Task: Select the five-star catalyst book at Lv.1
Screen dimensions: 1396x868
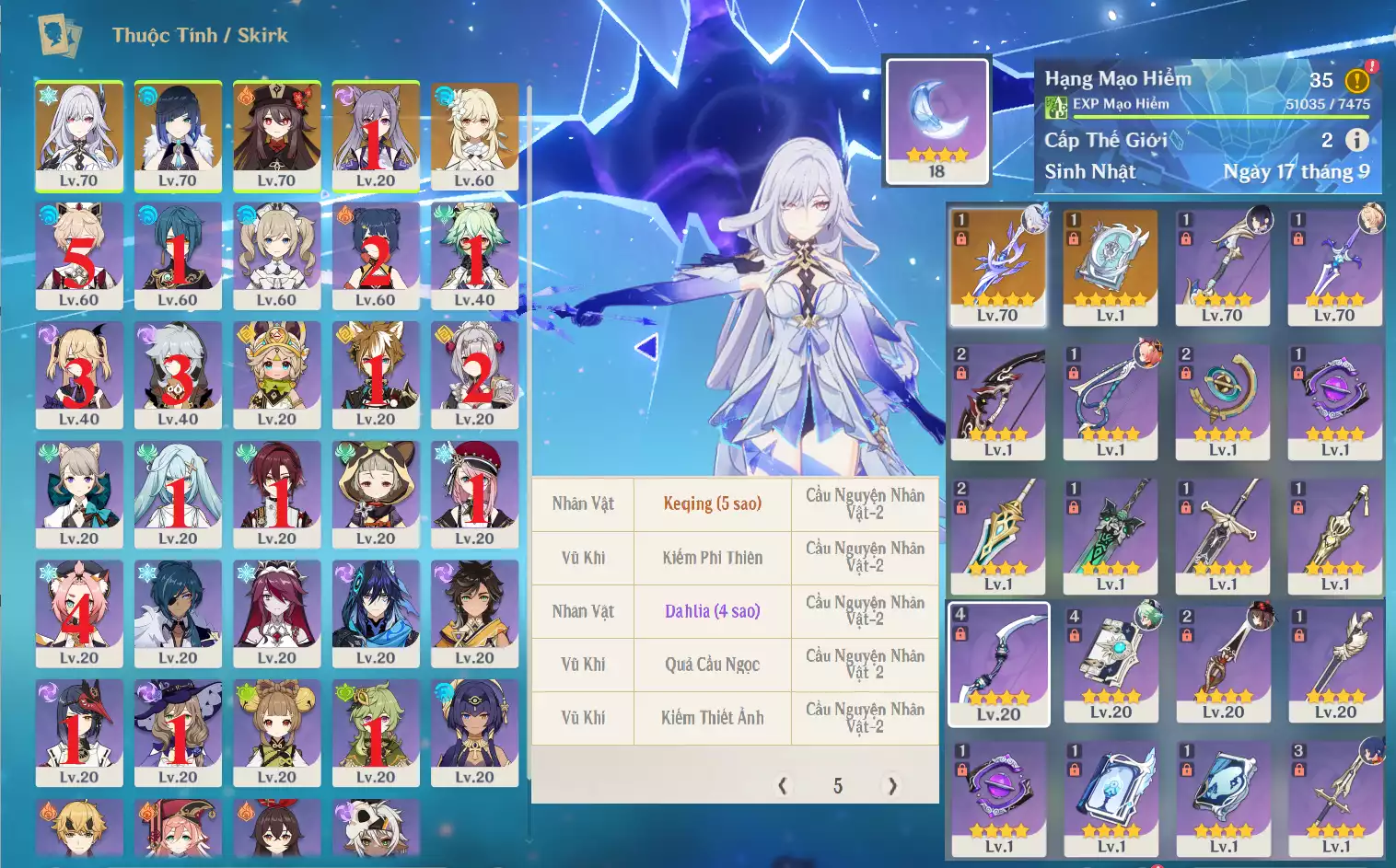Action: [x=1111, y=267]
